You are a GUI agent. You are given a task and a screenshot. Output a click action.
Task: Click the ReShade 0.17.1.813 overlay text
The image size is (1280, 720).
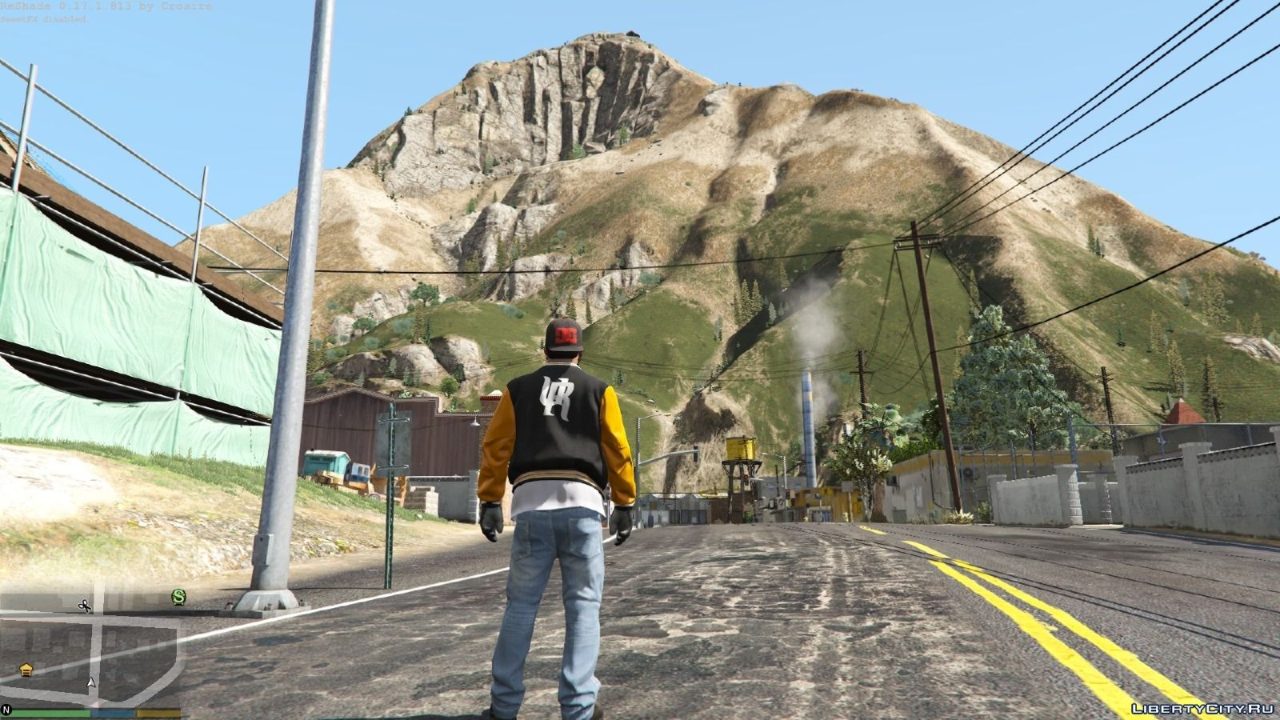pyautogui.click(x=105, y=6)
